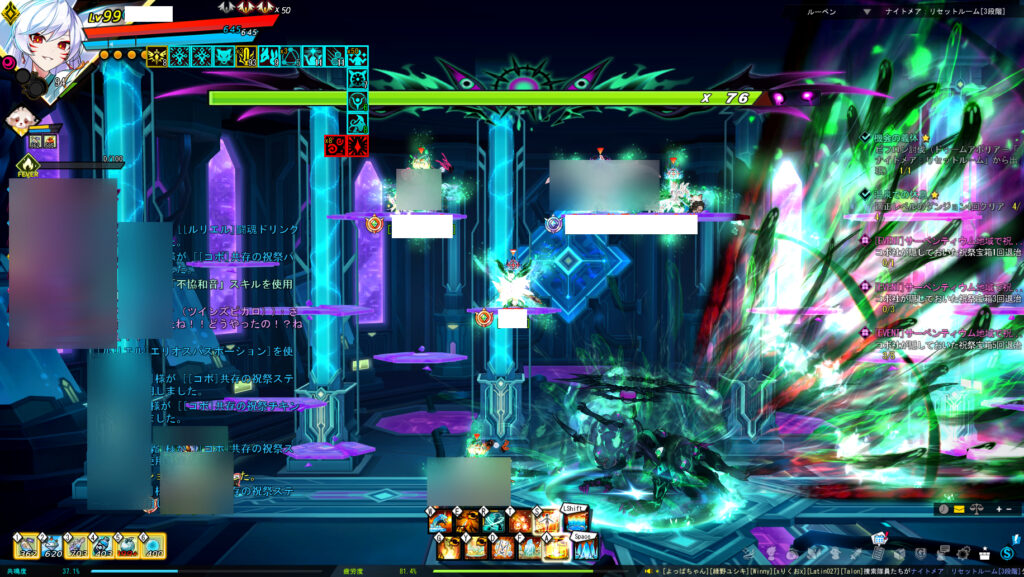Cast the ice spikes skill on Space
Viewport: 1024px width, 577px height.
[585, 548]
